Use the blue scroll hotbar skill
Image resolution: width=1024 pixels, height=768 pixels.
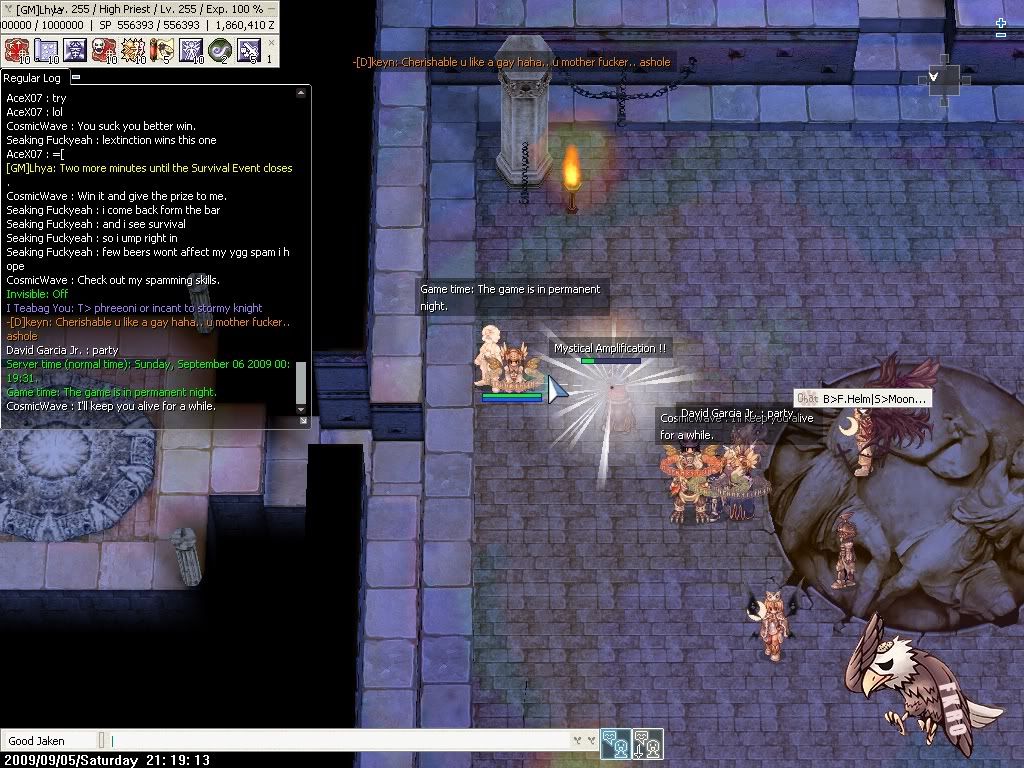pos(46,50)
